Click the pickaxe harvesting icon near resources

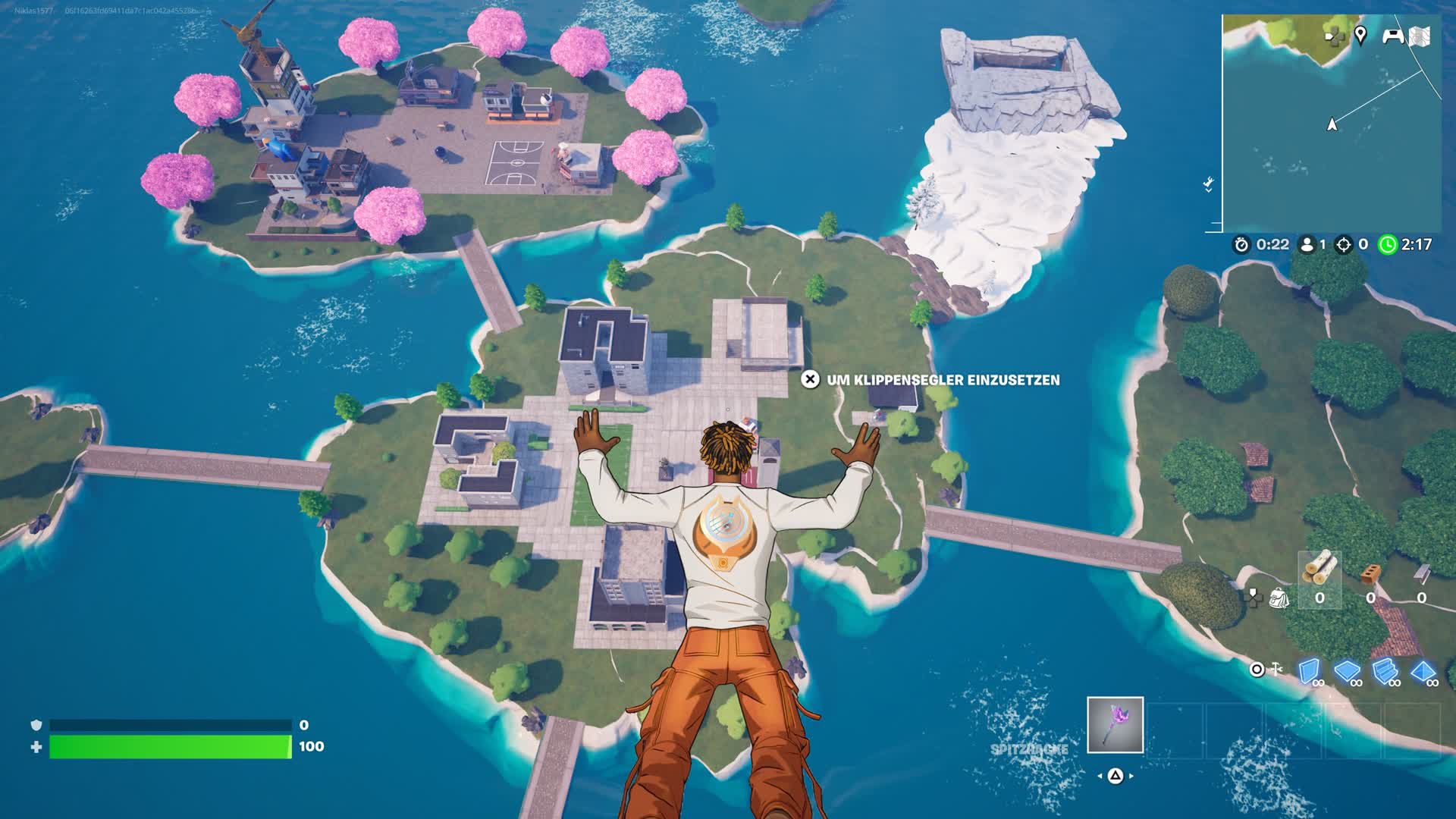(1276, 670)
